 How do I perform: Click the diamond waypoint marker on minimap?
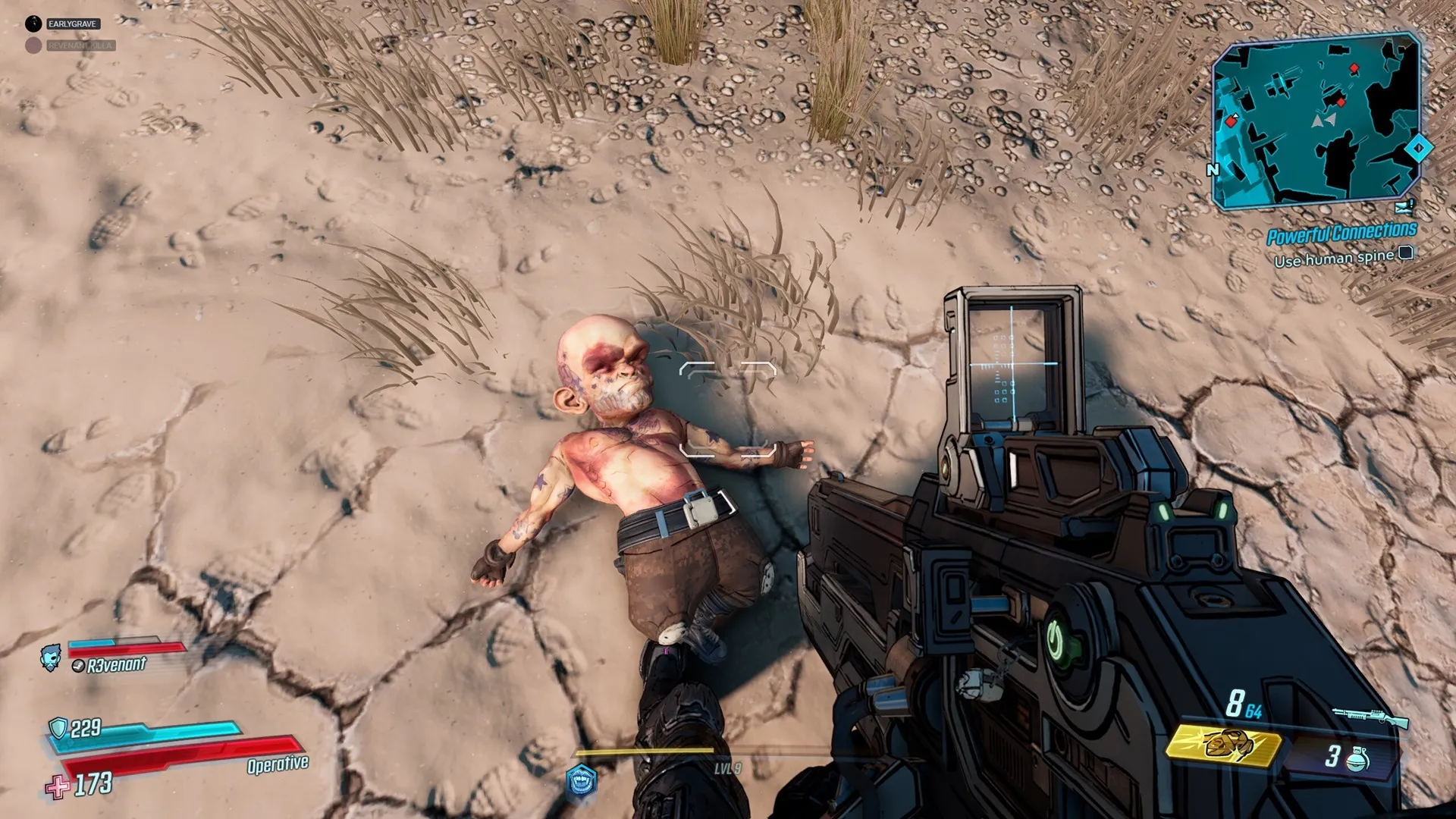[x=1418, y=148]
